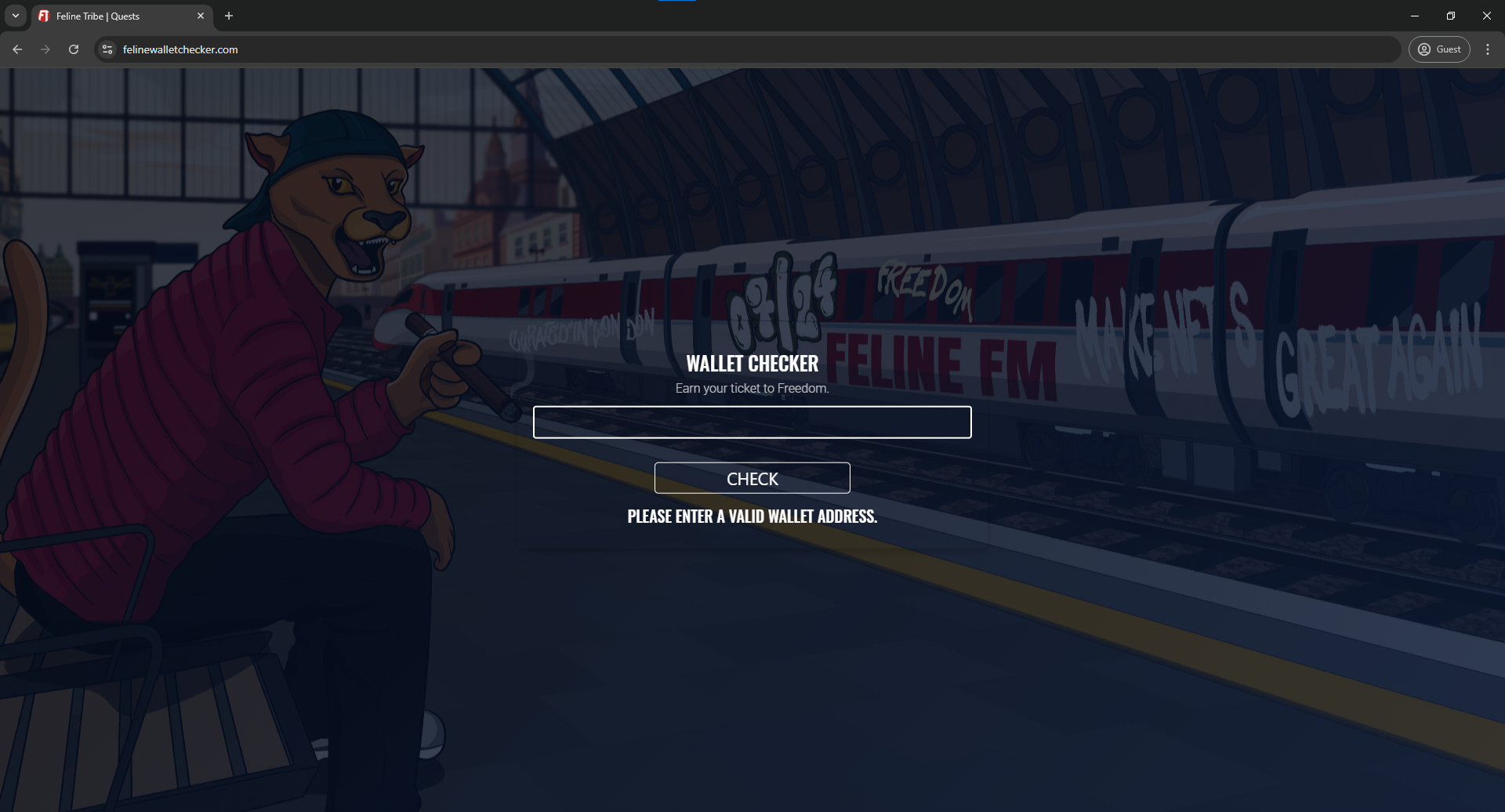1505x812 pixels.
Task: Reload the page in the browser
Action: 74,49
